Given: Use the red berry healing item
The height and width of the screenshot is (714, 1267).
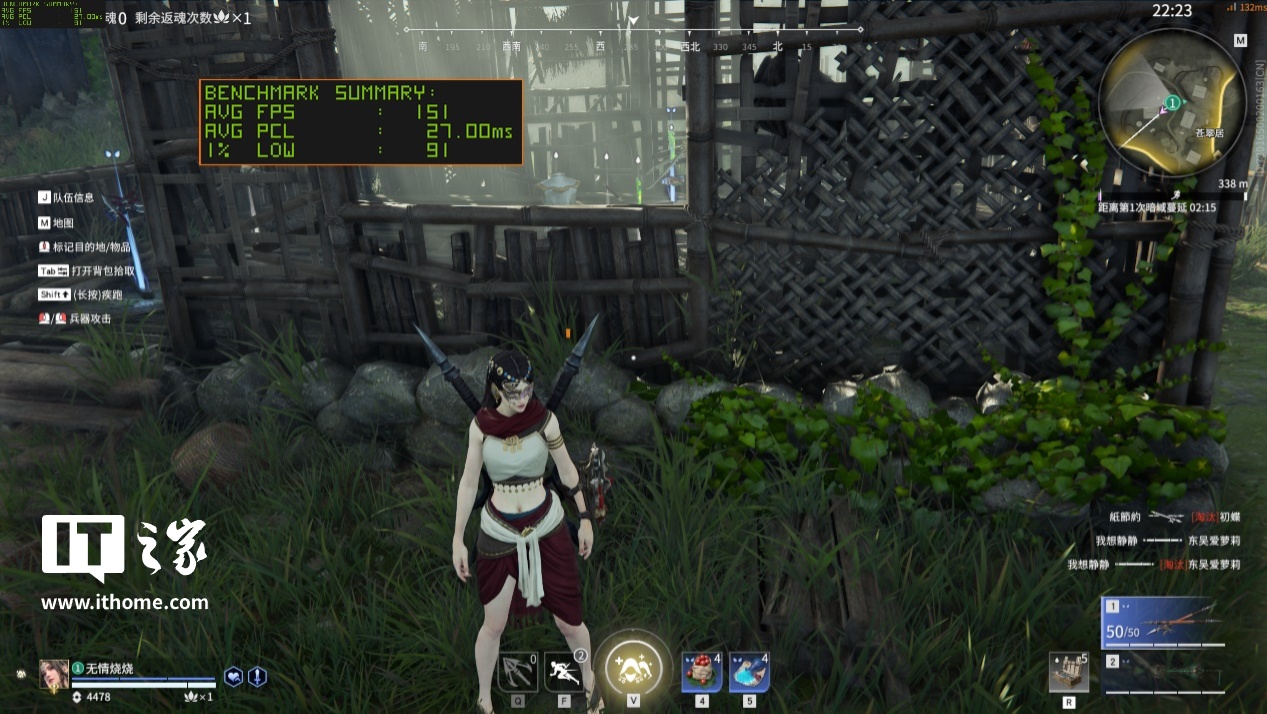Looking at the screenshot, I should tap(702, 672).
